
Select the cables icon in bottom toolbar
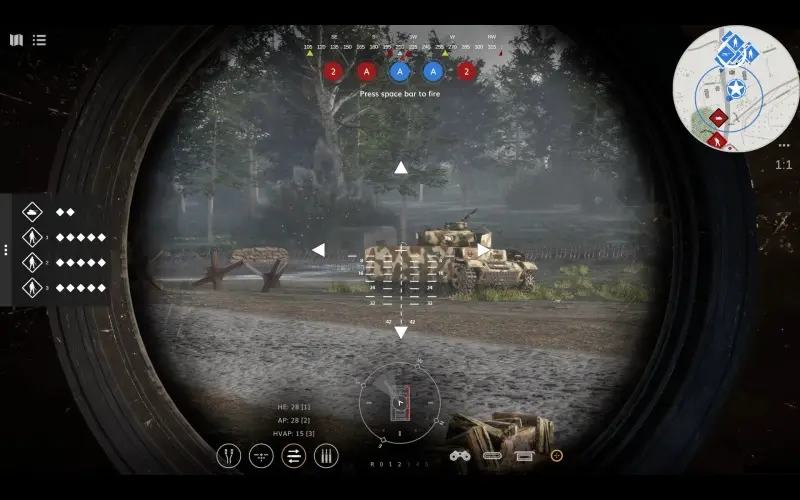coord(229,456)
